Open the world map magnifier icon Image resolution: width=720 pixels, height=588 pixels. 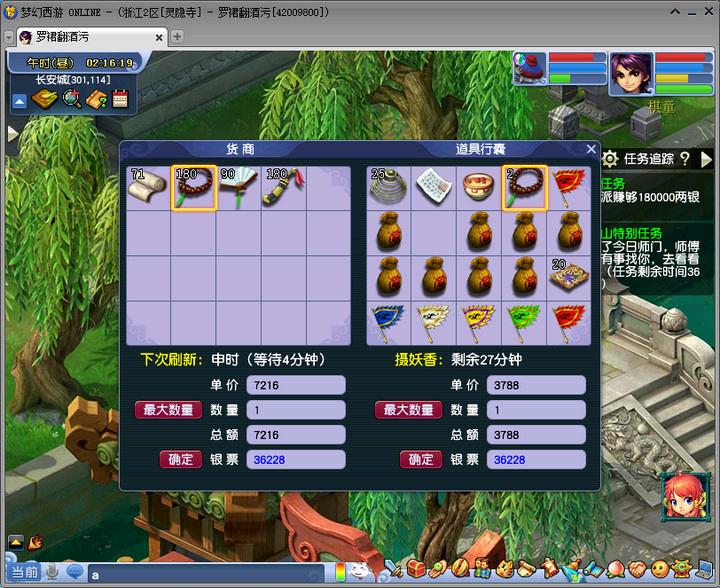71,99
